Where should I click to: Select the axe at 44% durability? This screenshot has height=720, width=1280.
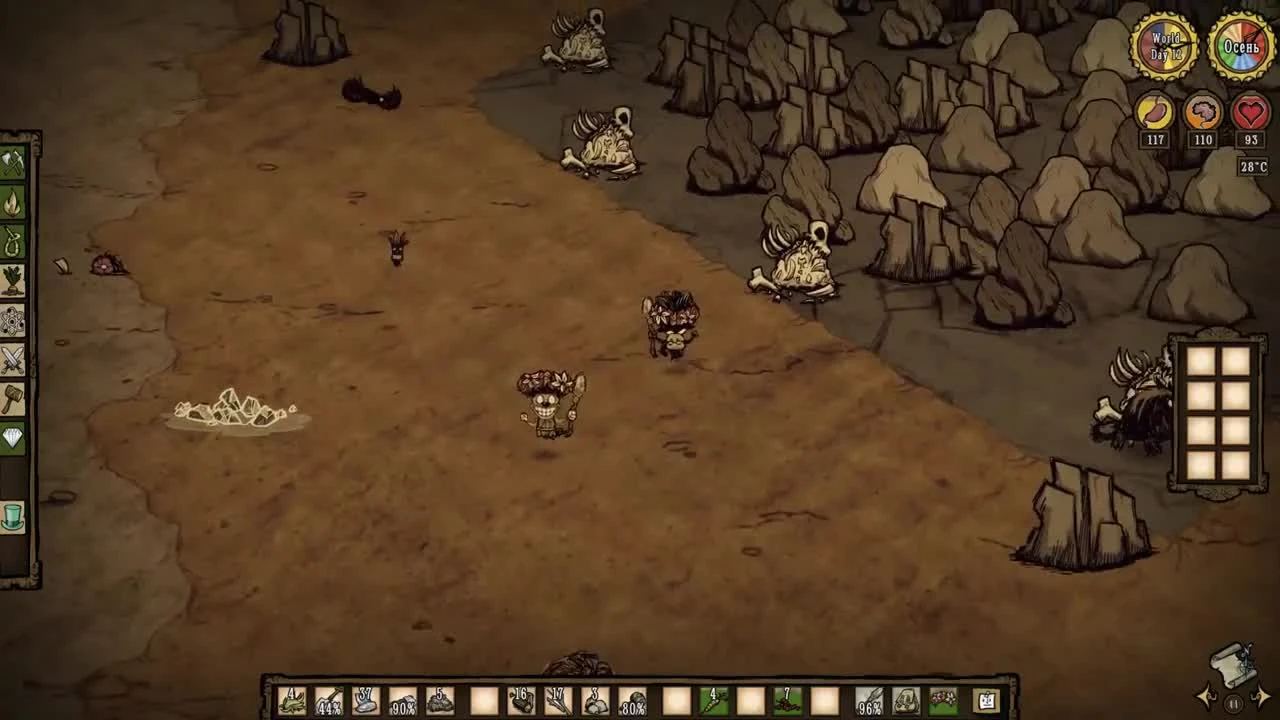click(328, 700)
